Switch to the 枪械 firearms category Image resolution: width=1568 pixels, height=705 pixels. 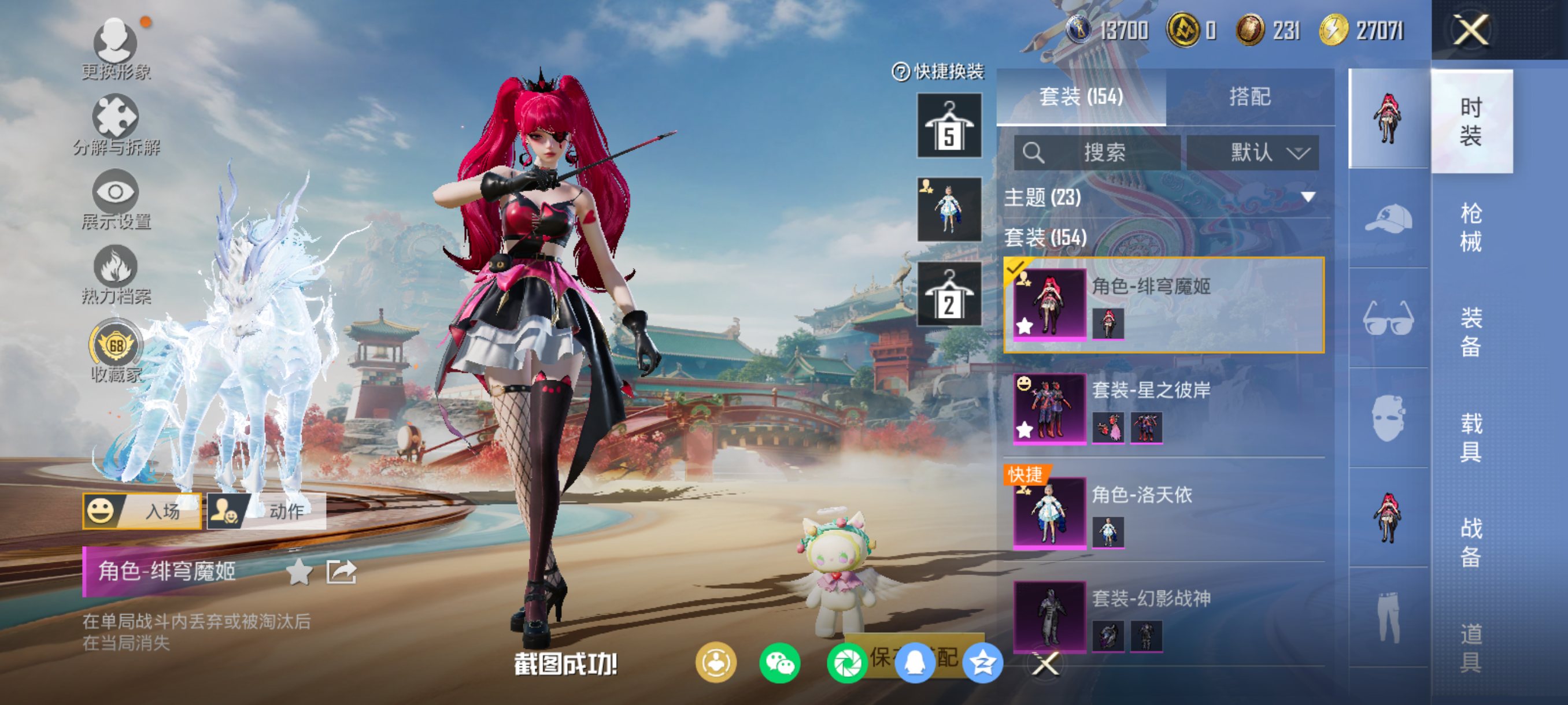(x=1471, y=228)
